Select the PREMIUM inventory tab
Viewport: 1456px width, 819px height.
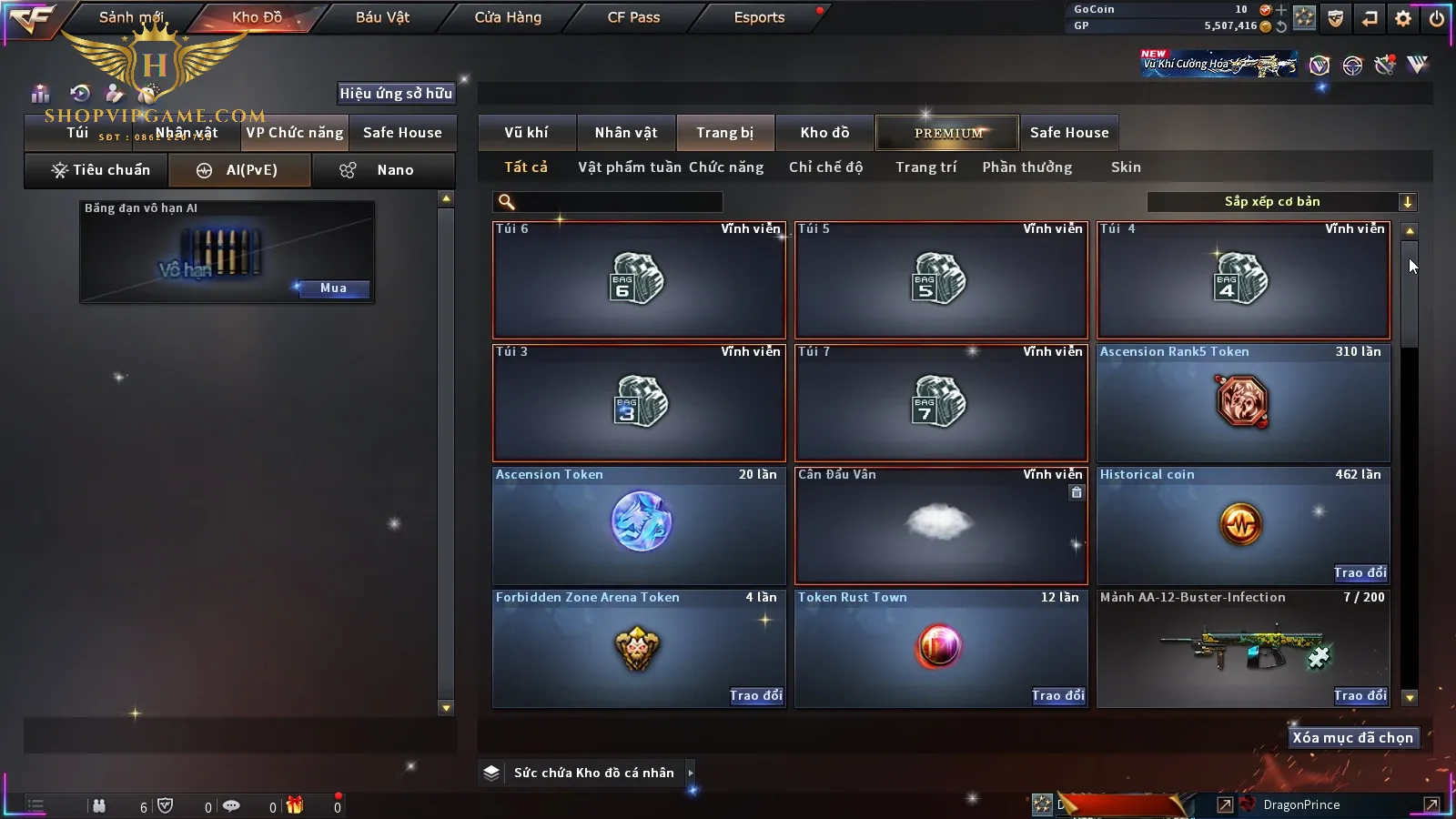pyautogui.click(x=947, y=133)
